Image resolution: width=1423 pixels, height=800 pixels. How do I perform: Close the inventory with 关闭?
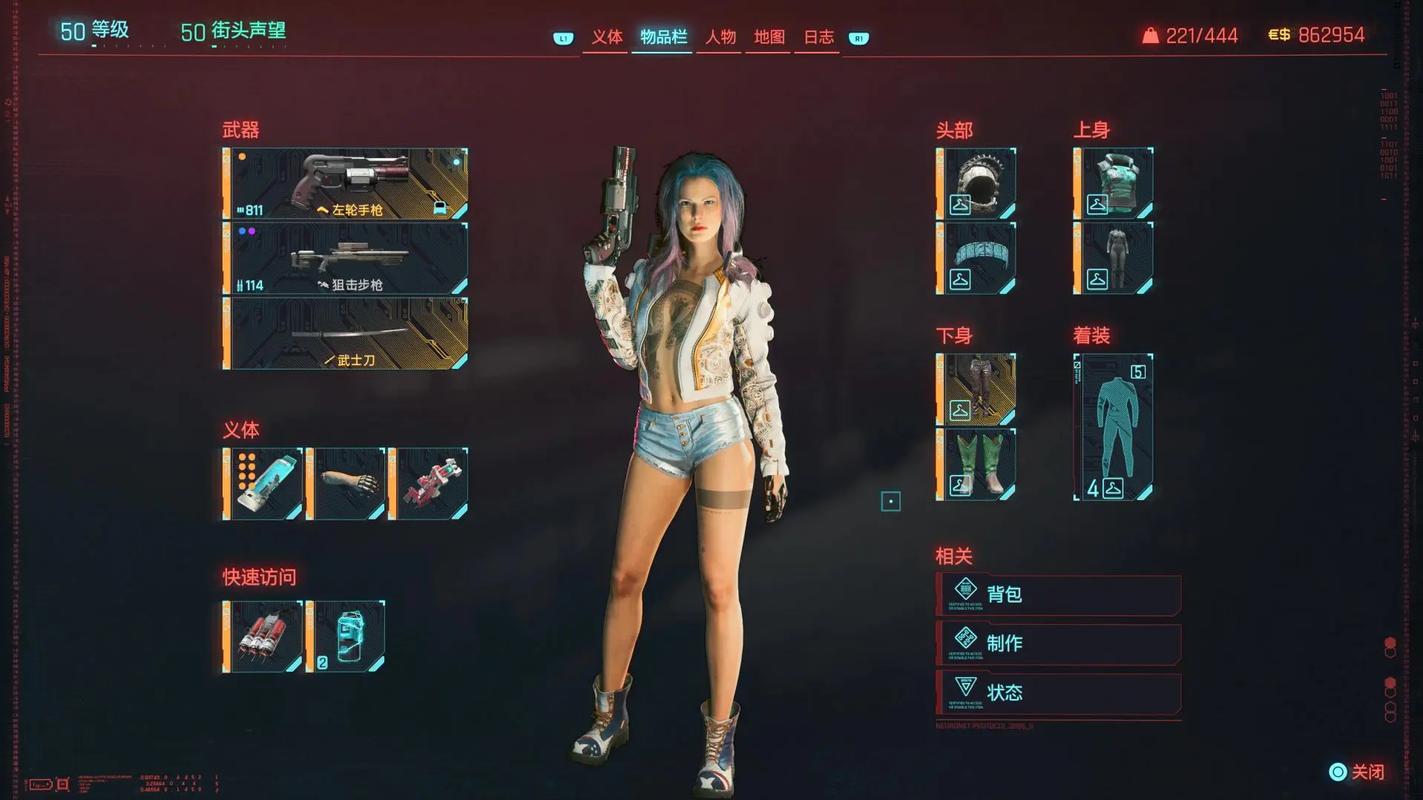pos(1357,772)
